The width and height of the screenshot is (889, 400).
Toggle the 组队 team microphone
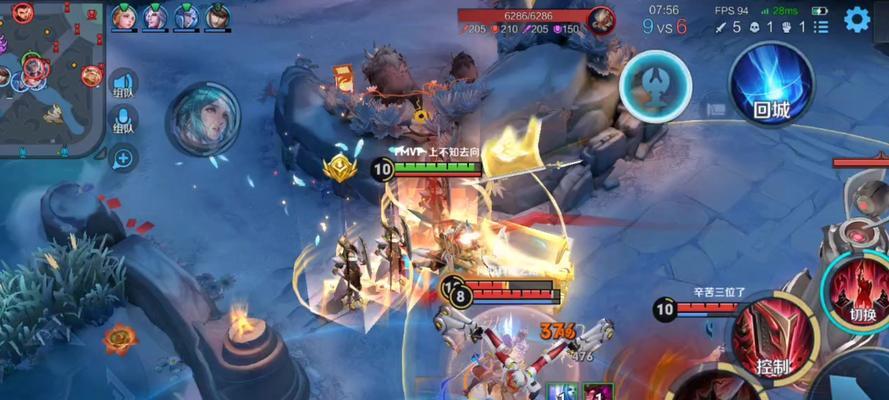[124, 122]
